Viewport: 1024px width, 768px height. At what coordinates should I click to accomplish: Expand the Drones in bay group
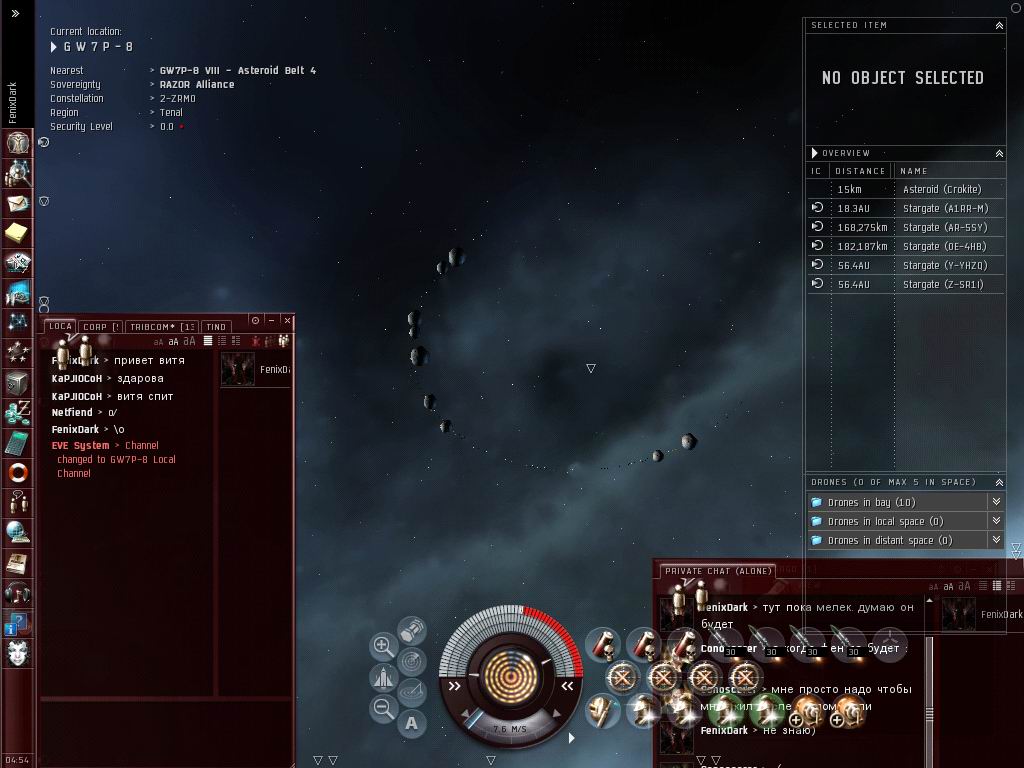coord(996,502)
